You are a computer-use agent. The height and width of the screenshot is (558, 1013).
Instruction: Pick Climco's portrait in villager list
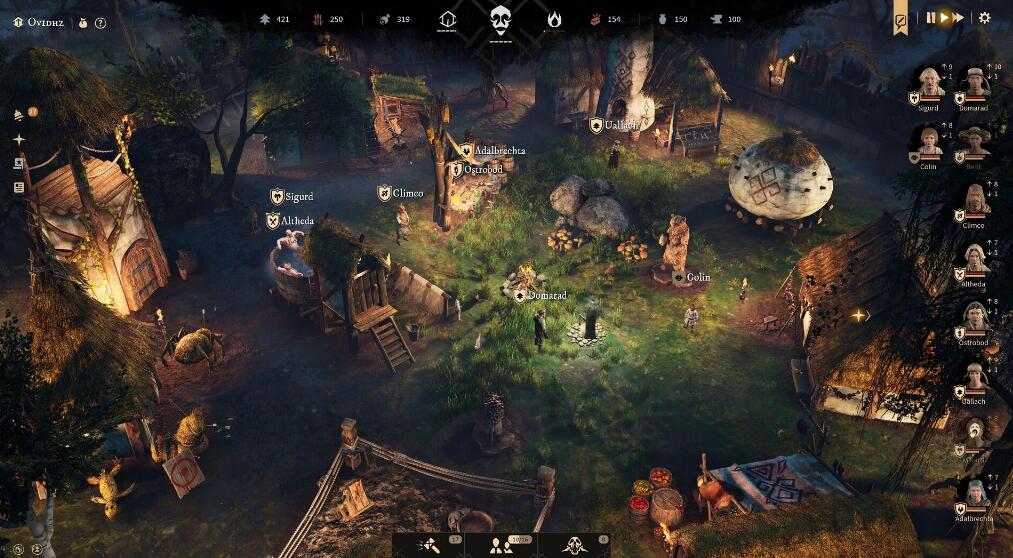(974, 200)
